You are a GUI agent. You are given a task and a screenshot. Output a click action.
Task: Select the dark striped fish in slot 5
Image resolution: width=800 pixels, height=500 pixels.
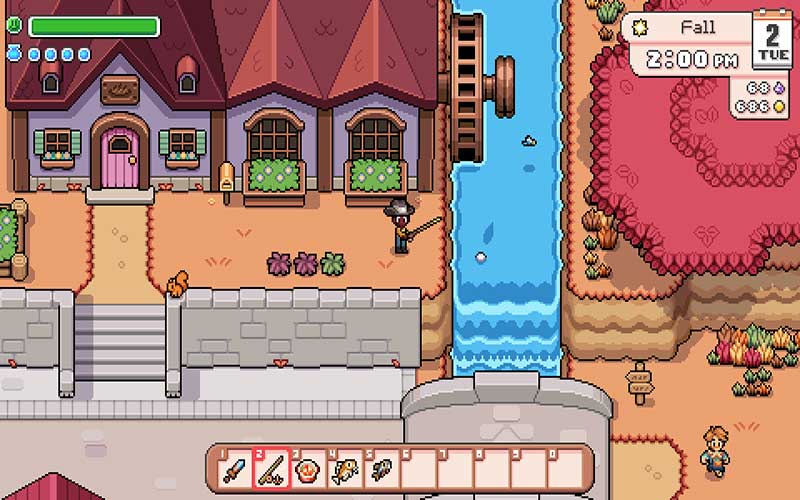(x=381, y=468)
